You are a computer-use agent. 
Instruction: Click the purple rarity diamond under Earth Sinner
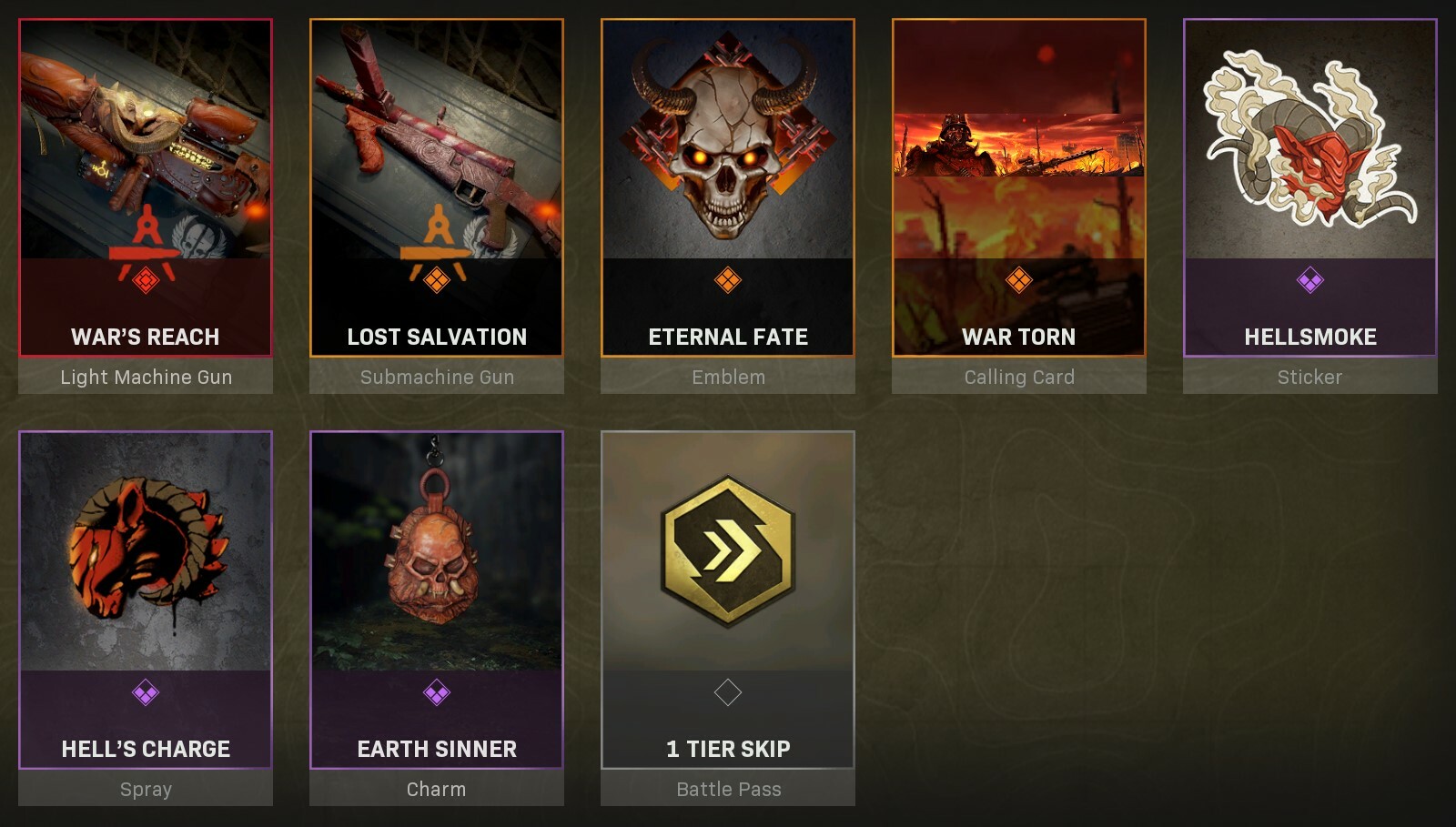pyautogui.click(x=437, y=693)
